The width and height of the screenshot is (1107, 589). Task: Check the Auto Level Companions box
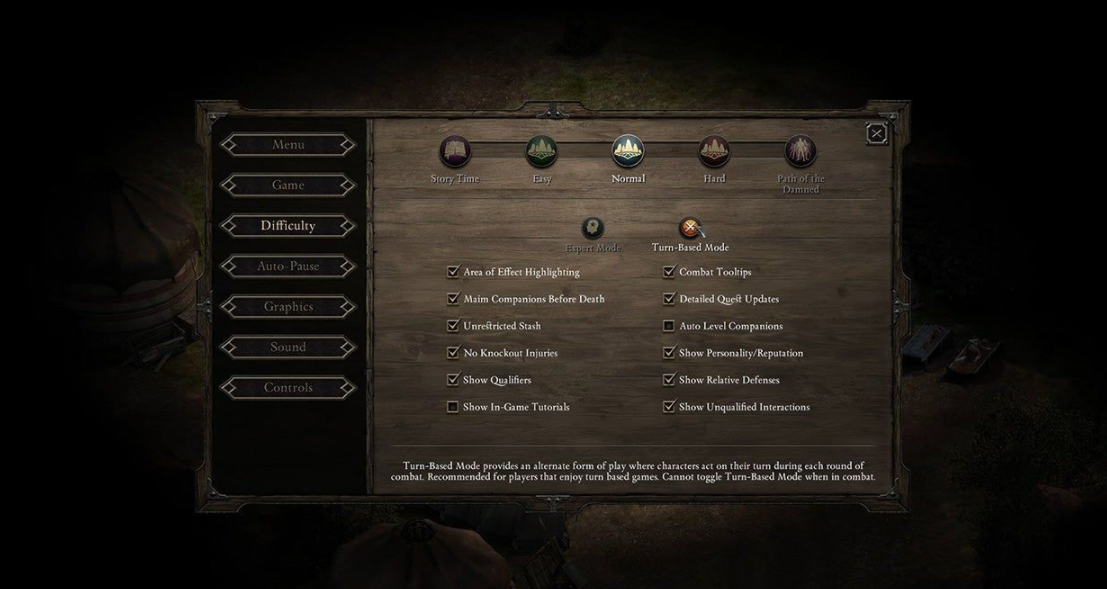coord(669,326)
